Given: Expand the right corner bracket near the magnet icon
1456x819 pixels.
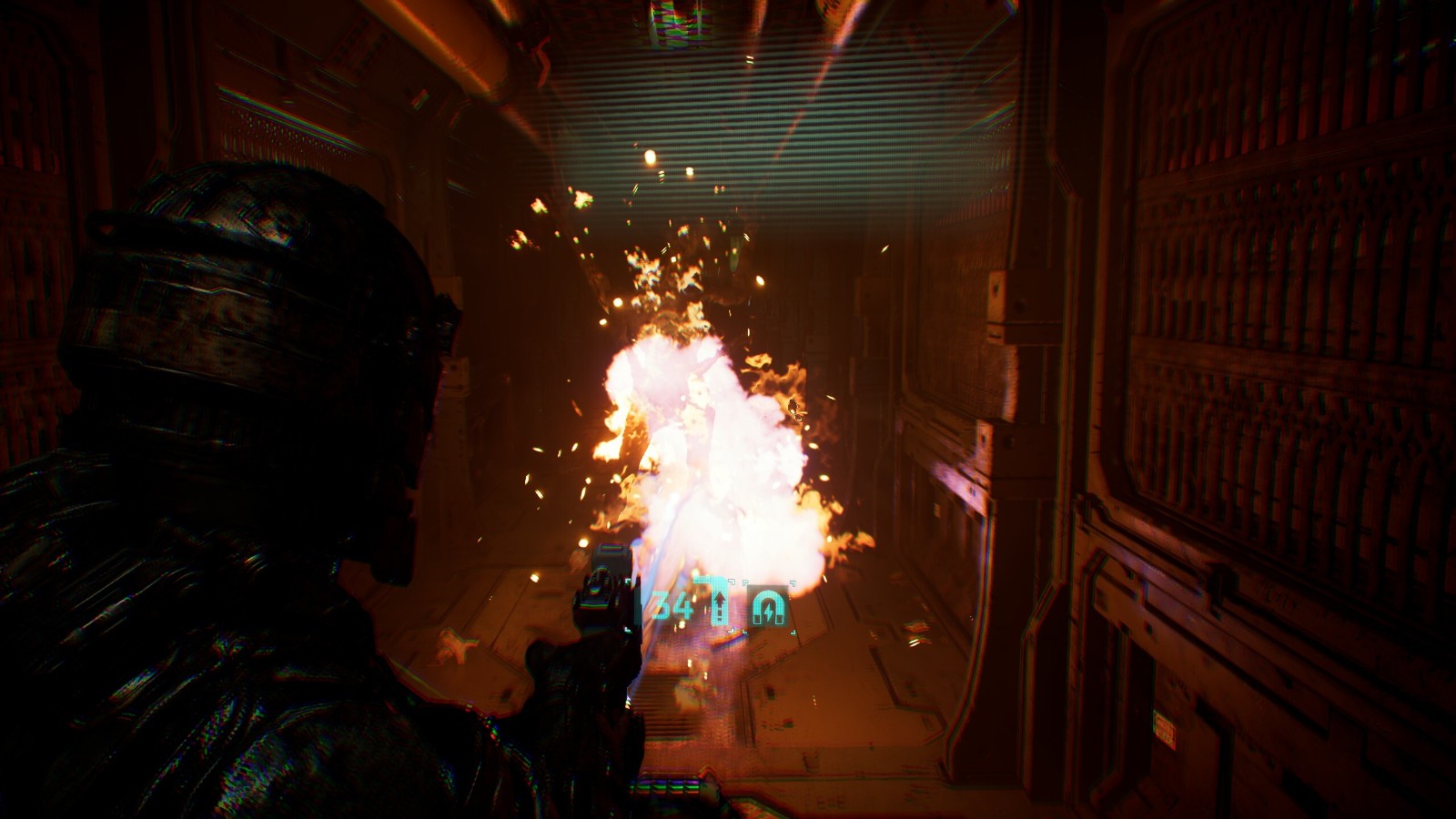Looking at the screenshot, I should (793, 583).
